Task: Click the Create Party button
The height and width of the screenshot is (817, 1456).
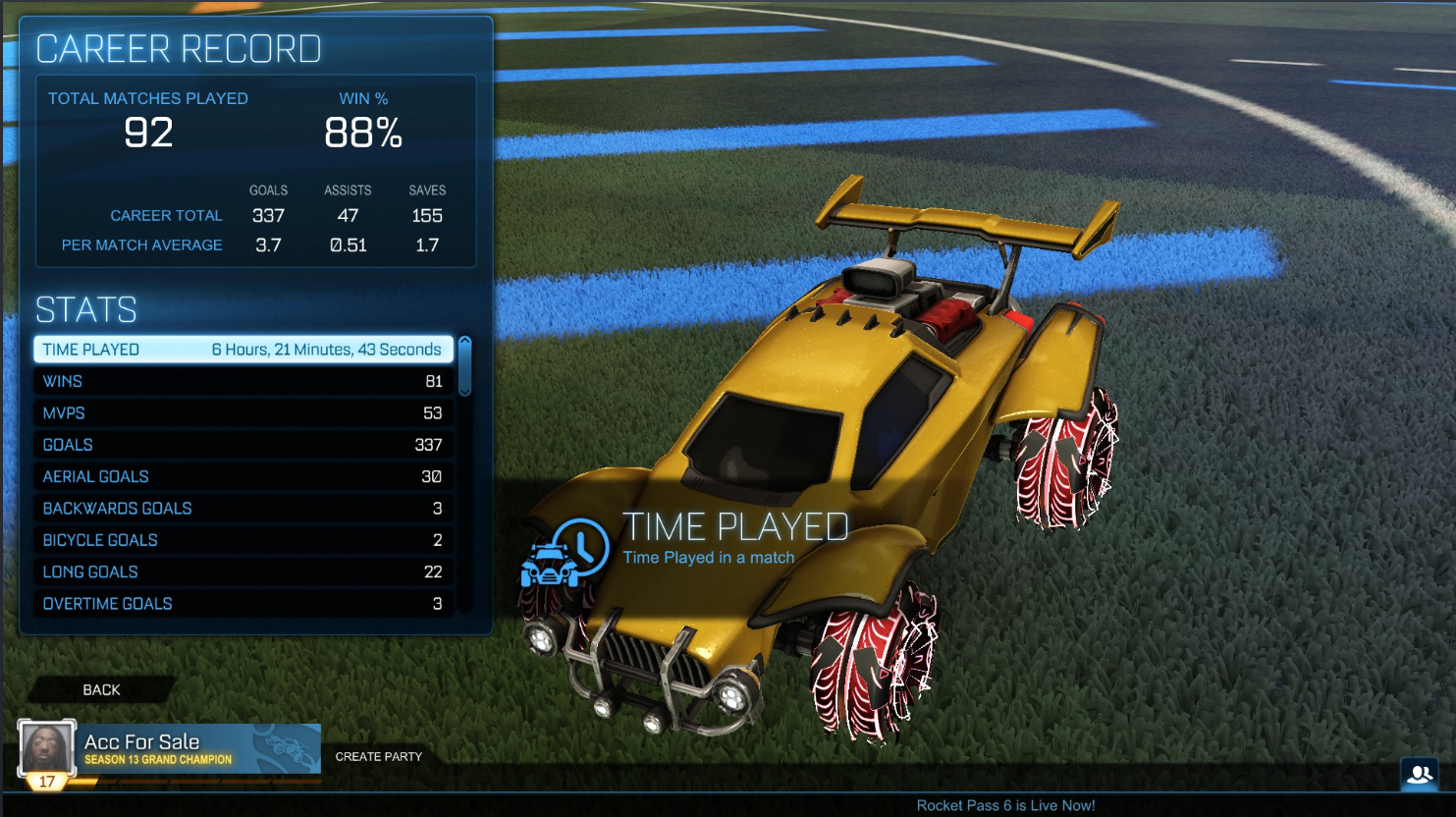Action: pyautogui.click(x=378, y=756)
